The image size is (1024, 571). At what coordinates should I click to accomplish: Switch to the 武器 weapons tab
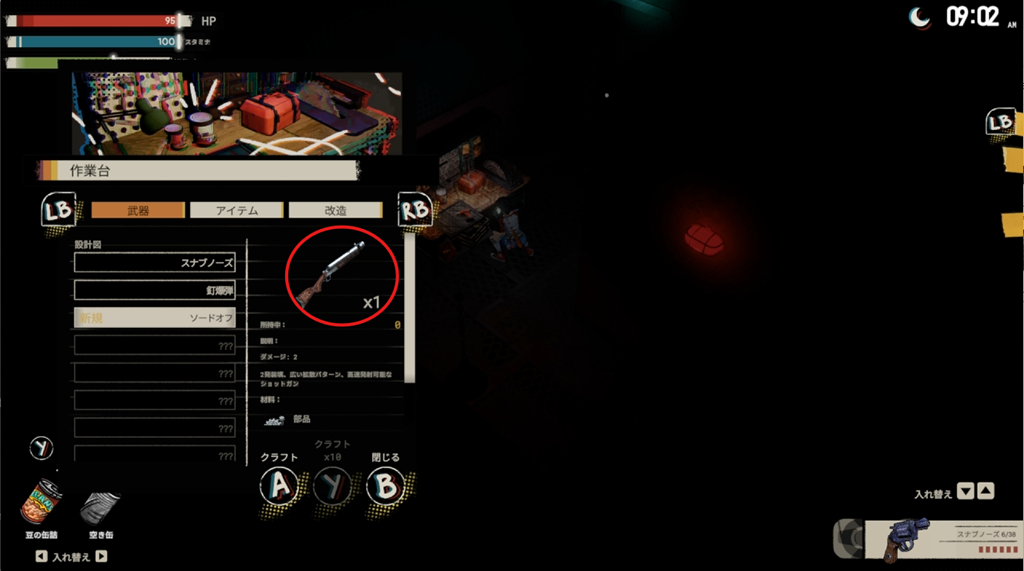pos(138,210)
